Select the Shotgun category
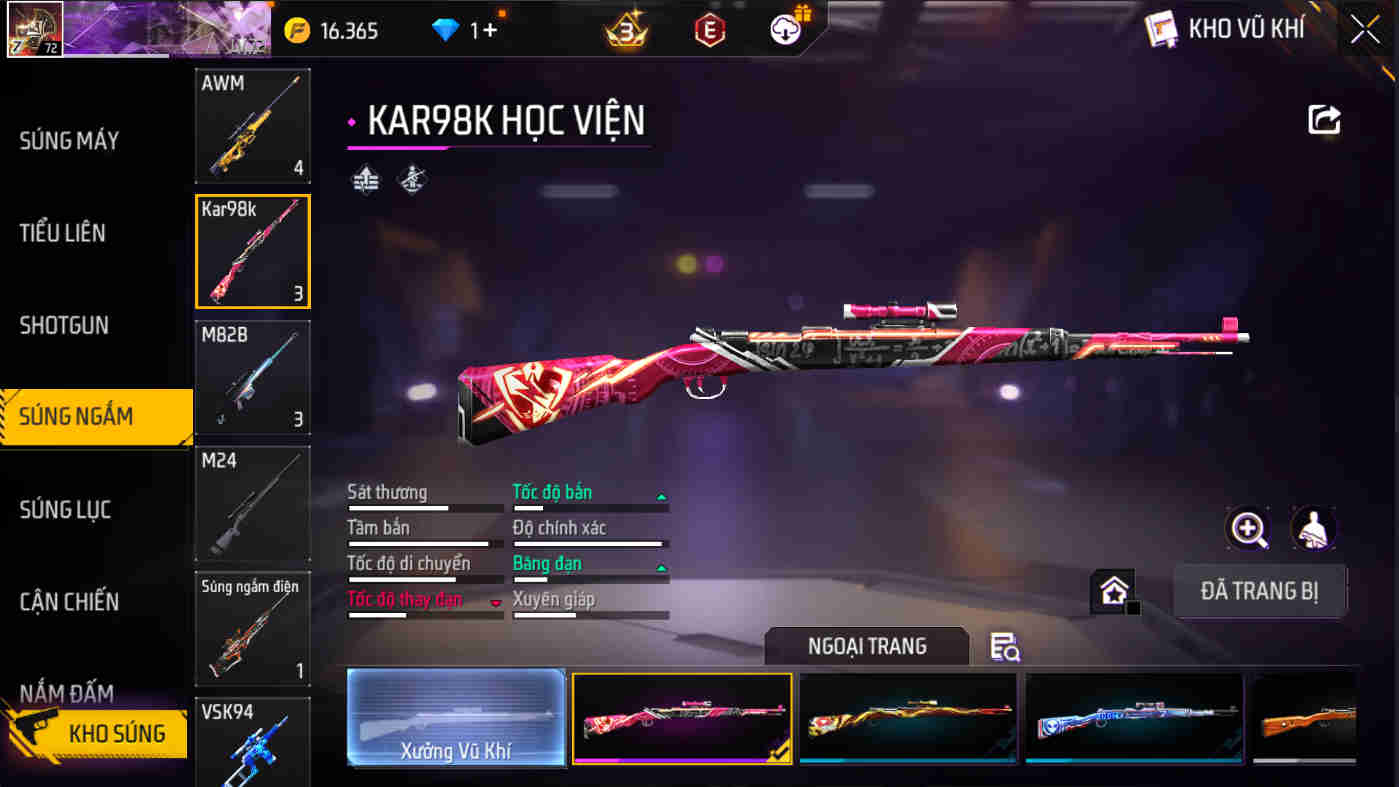Image resolution: width=1399 pixels, height=787 pixels. click(65, 324)
